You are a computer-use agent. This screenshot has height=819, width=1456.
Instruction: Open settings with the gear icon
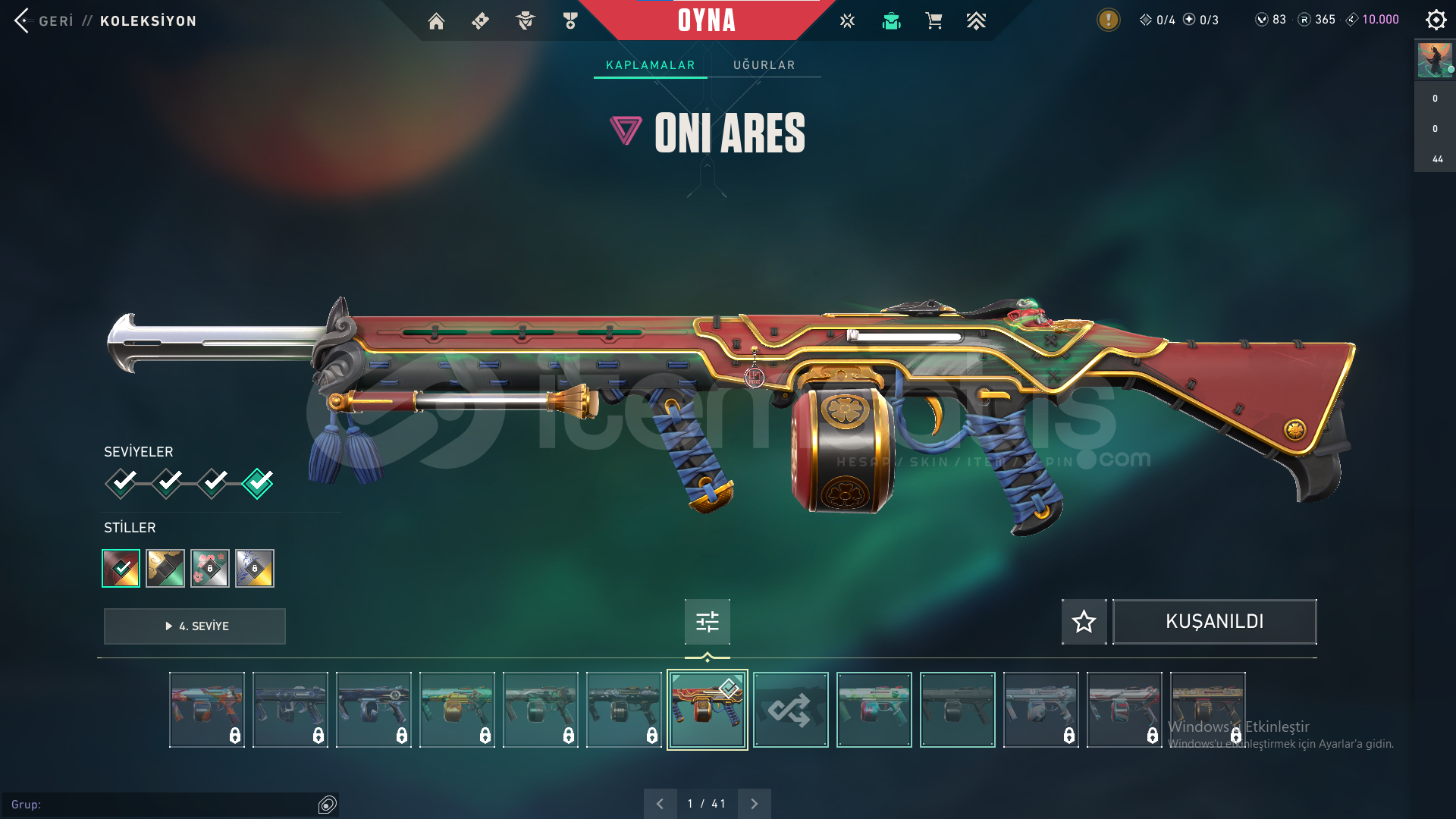(x=1436, y=20)
